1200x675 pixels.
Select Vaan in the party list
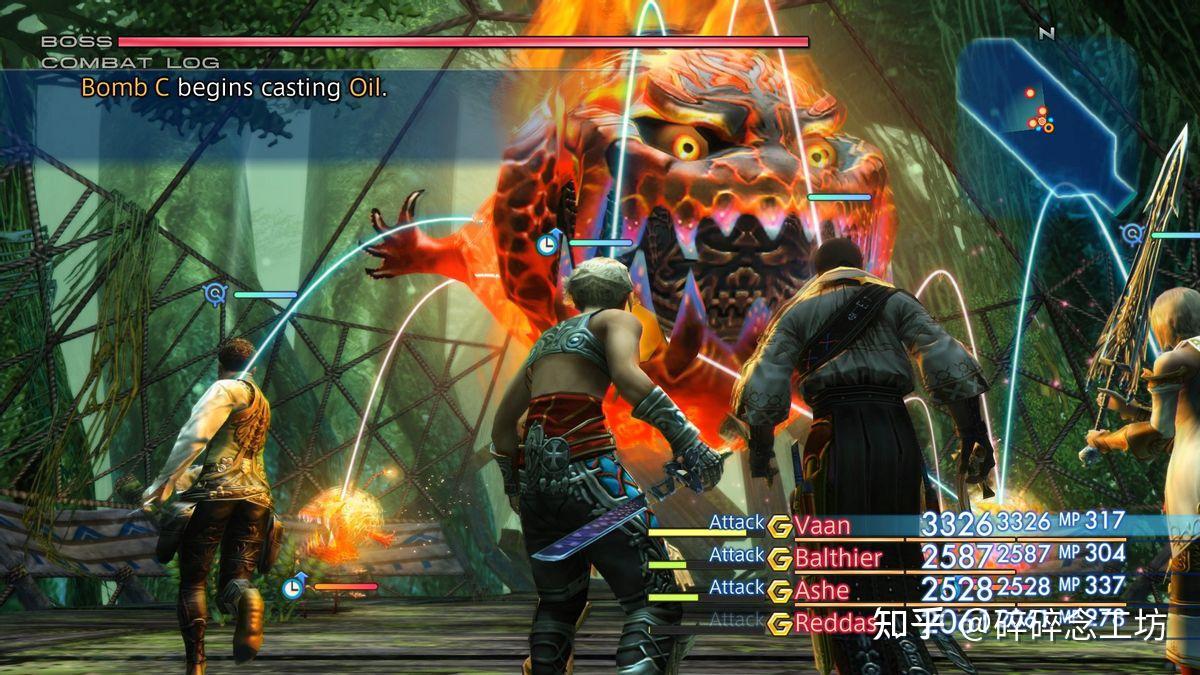coord(823,525)
